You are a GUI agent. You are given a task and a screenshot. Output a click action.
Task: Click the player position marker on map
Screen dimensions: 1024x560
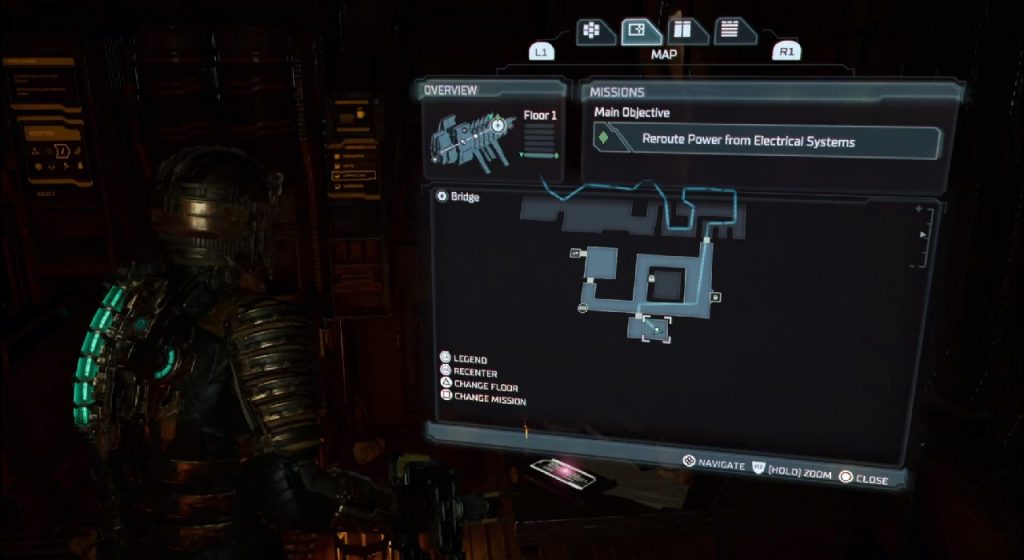pyautogui.click(x=656, y=328)
